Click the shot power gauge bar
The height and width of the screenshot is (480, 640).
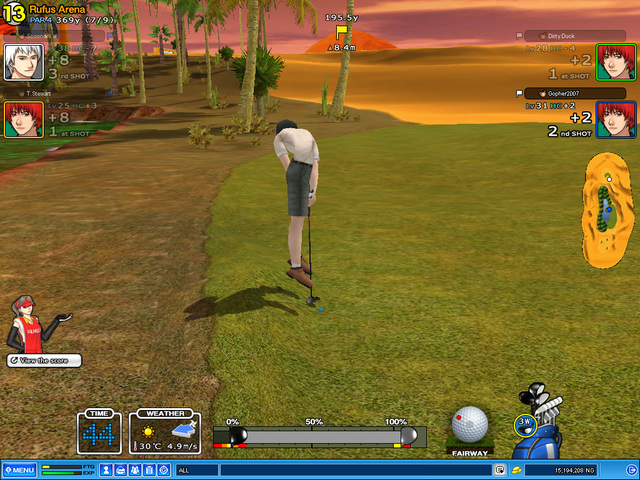tap(319, 436)
